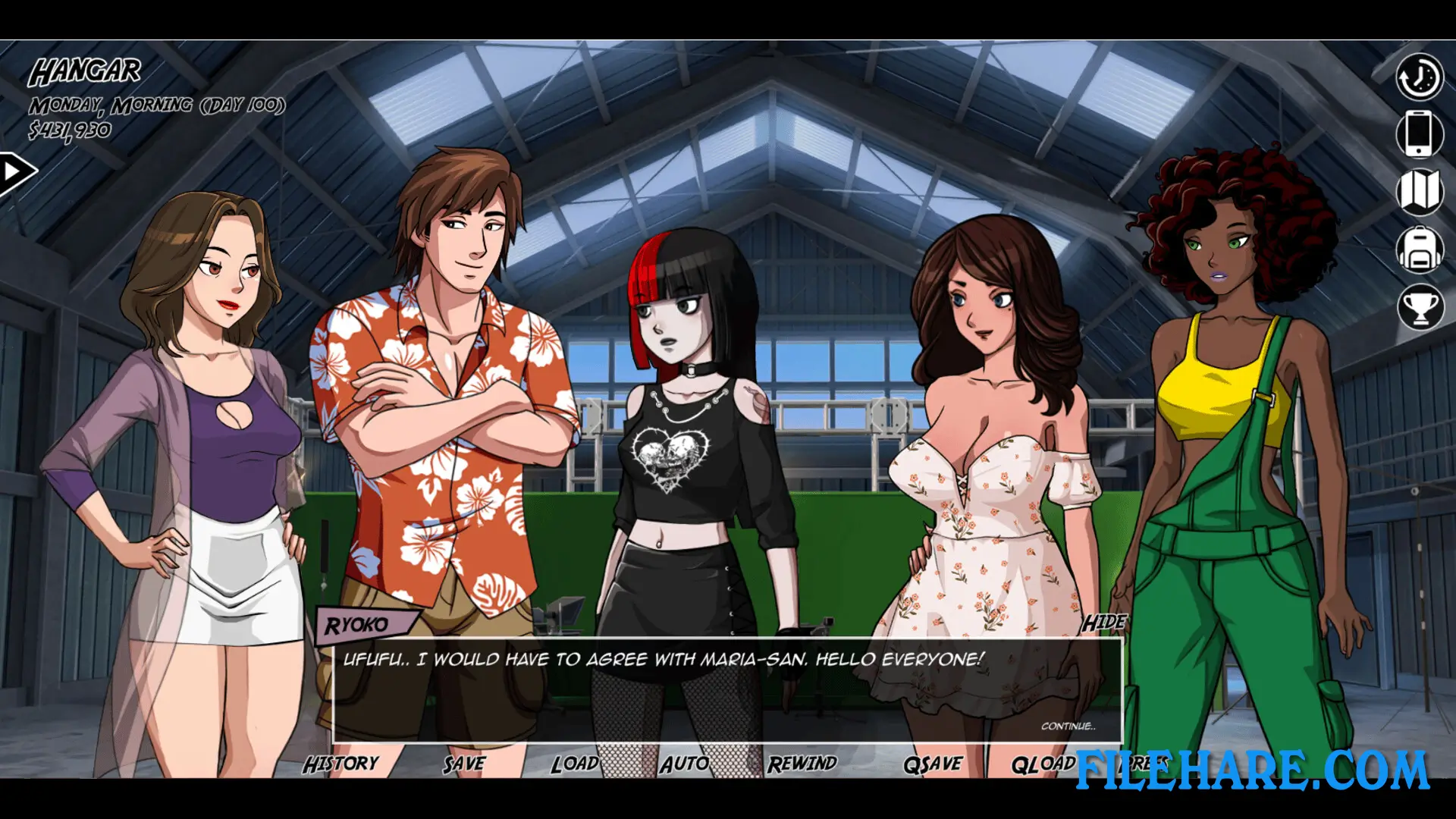Hide the dialogue box using HIDE
Image resolution: width=1456 pixels, height=819 pixels.
point(1104,620)
